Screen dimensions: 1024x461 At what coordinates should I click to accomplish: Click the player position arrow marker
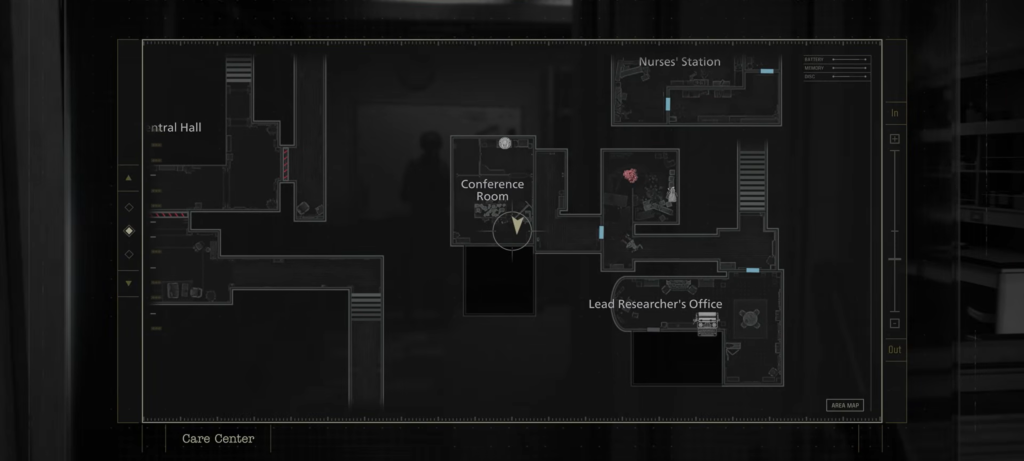(517, 227)
